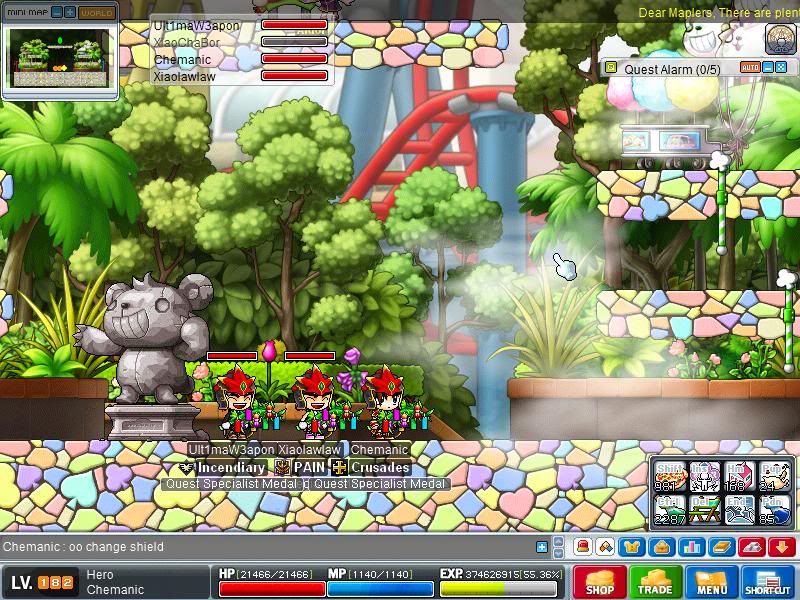Viewport: 800px width, 600px height.
Task: Select the pizza item in Shift slot
Action: tap(669, 476)
